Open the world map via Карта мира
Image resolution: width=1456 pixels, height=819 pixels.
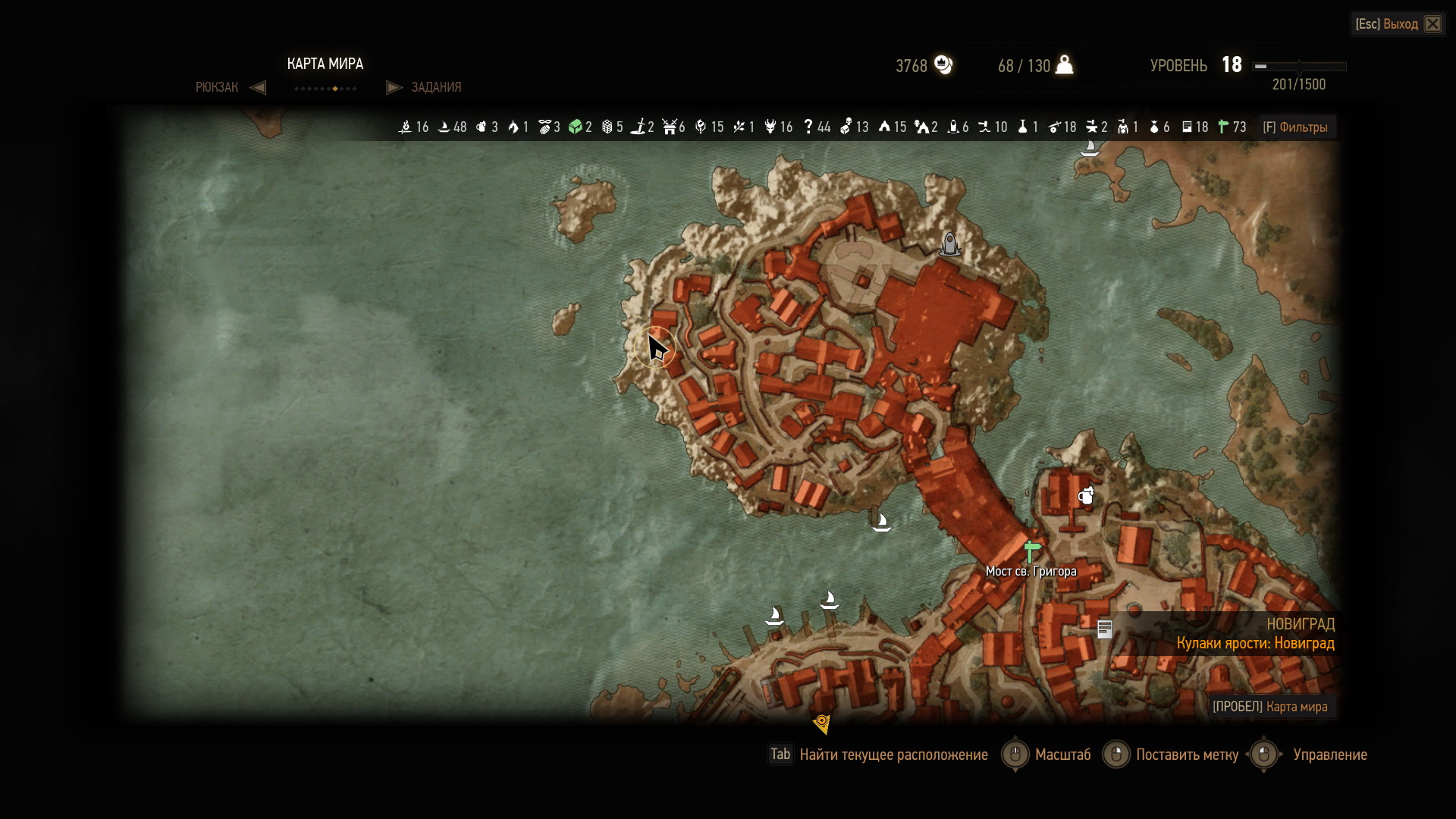1269,707
